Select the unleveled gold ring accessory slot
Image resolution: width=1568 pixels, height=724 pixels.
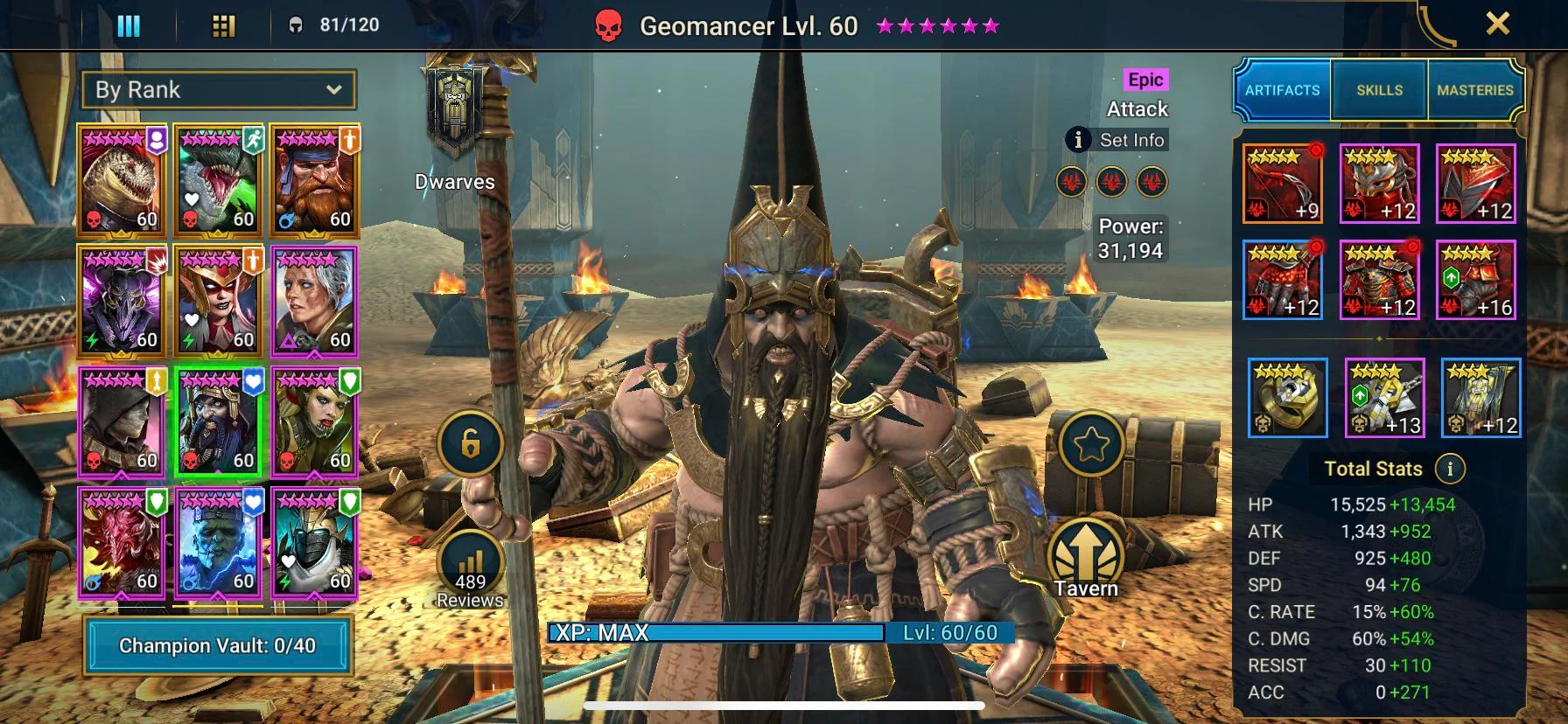coord(1287,398)
